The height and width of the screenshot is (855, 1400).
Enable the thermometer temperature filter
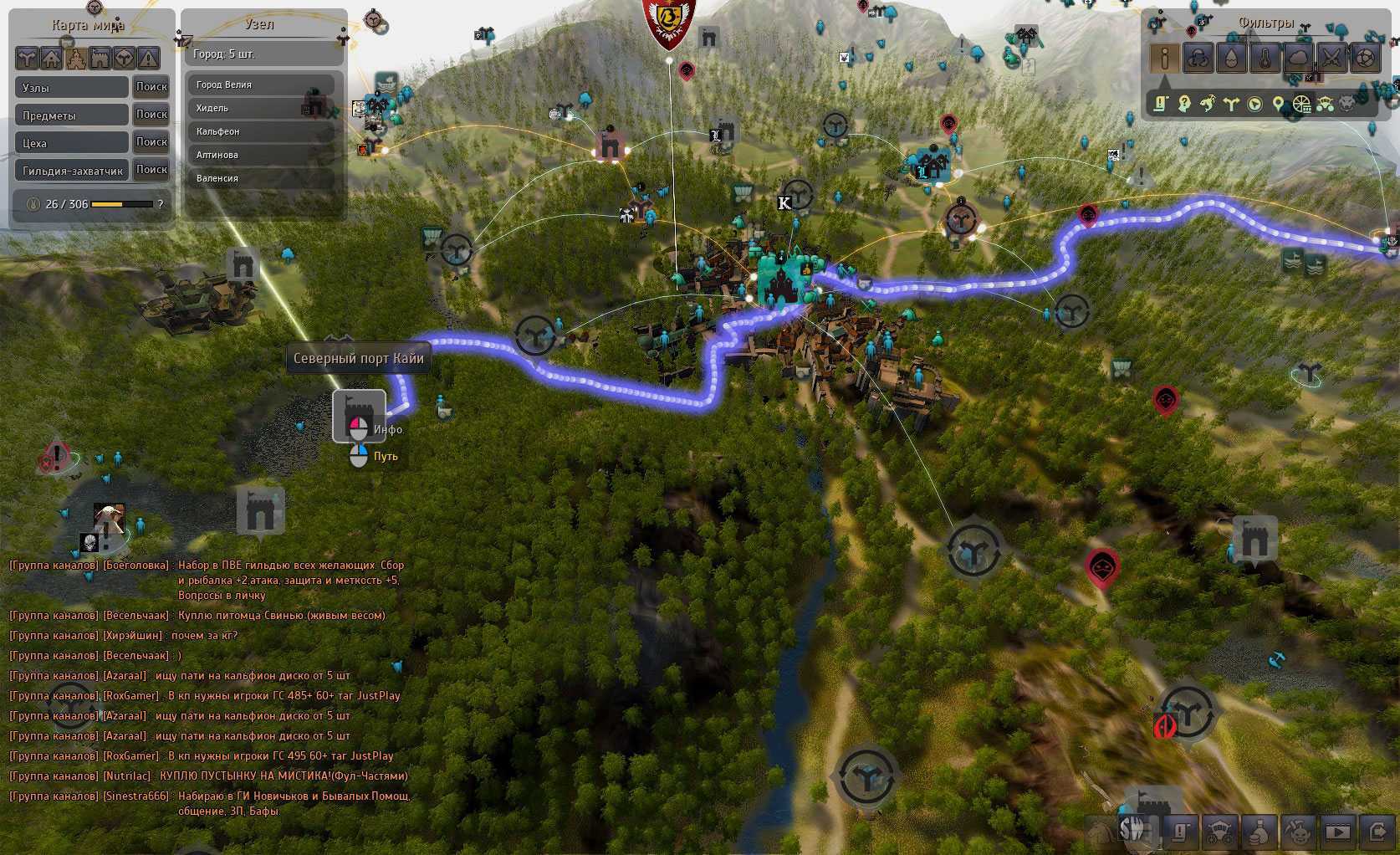pos(1265,58)
